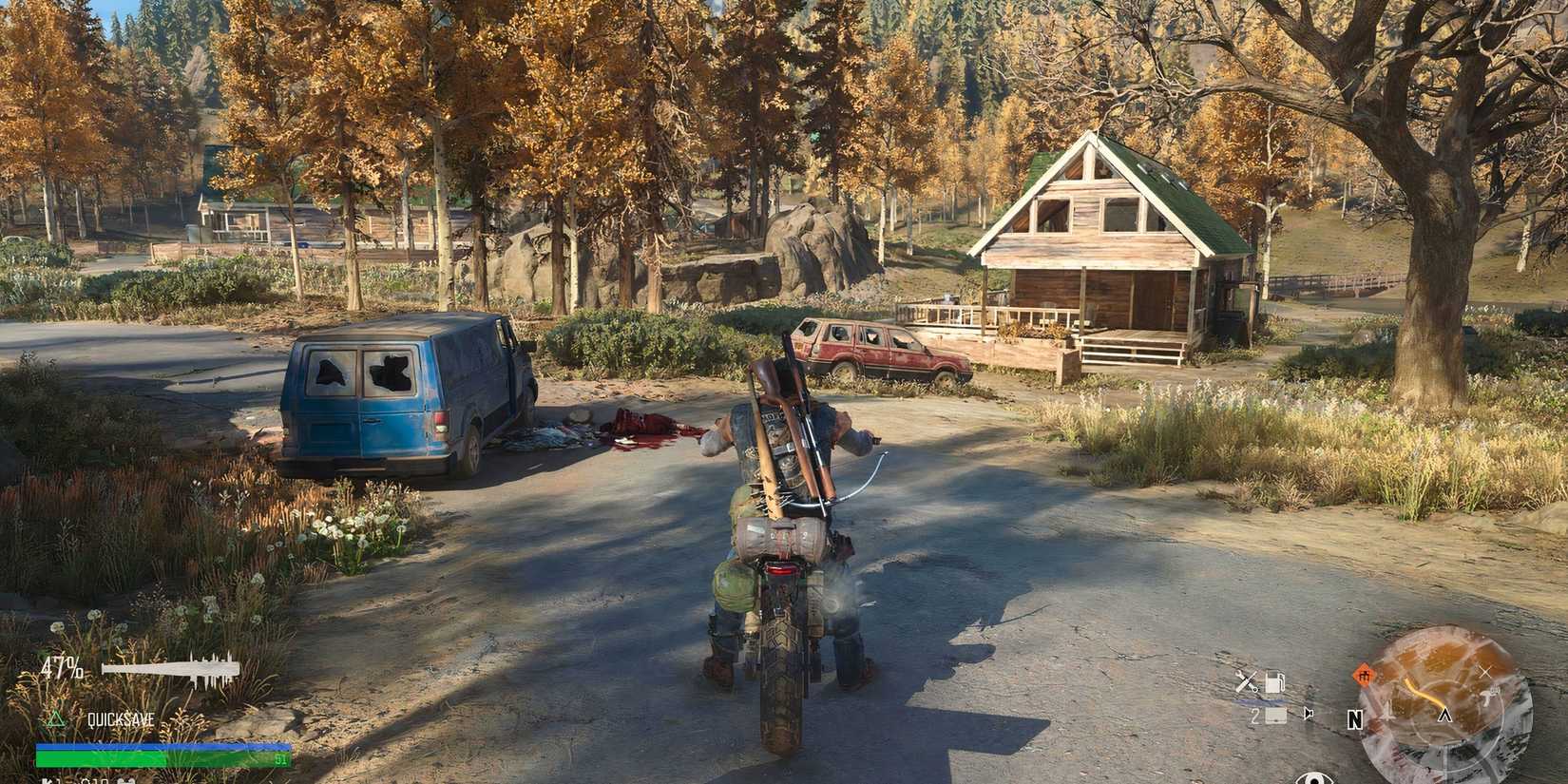This screenshot has width=1568, height=784.
Task: Select the baseball bat durability icon
Action: click(x=171, y=668)
